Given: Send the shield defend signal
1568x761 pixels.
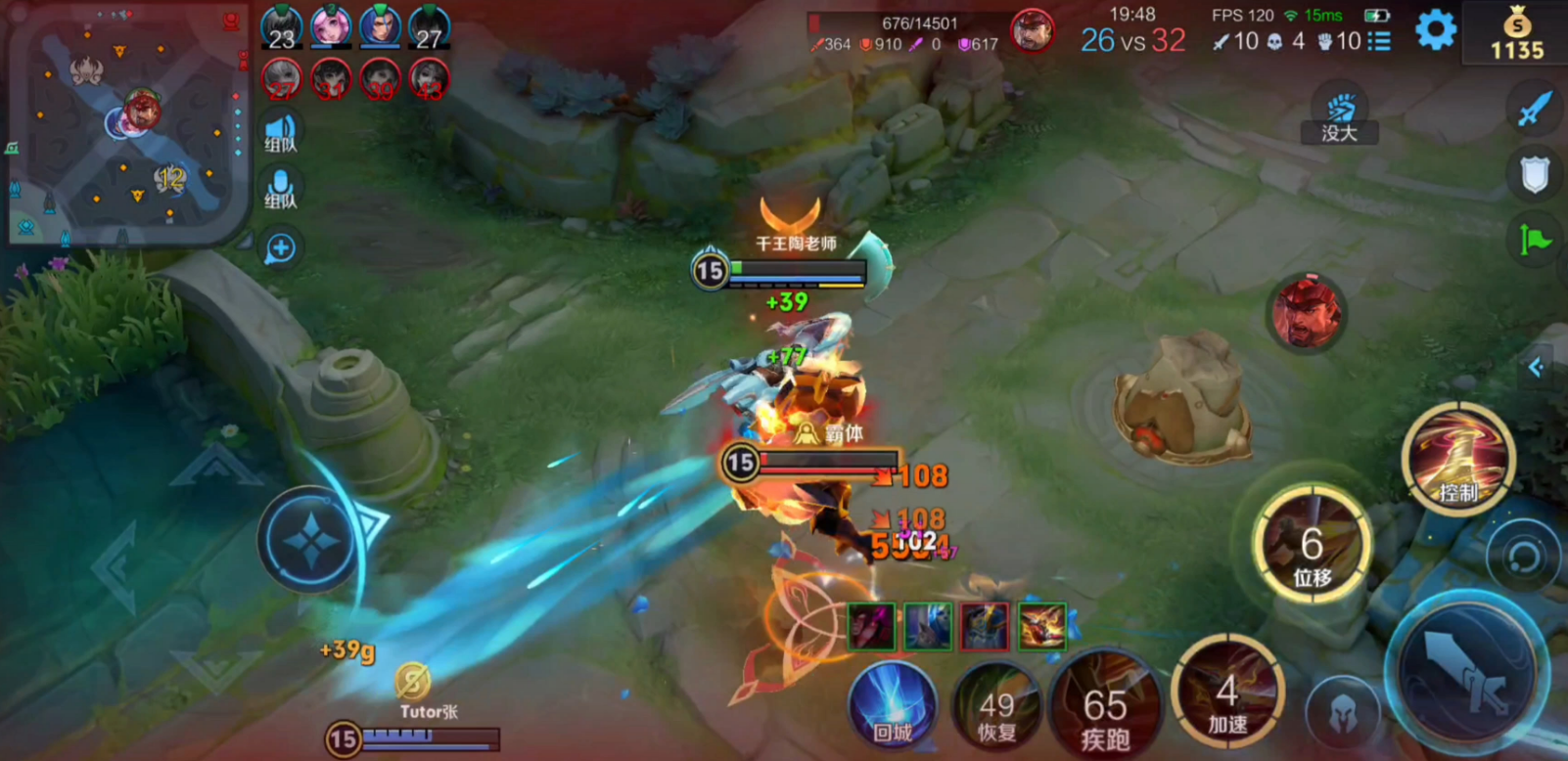Looking at the screenshot, I should (x=1535, y=175).
